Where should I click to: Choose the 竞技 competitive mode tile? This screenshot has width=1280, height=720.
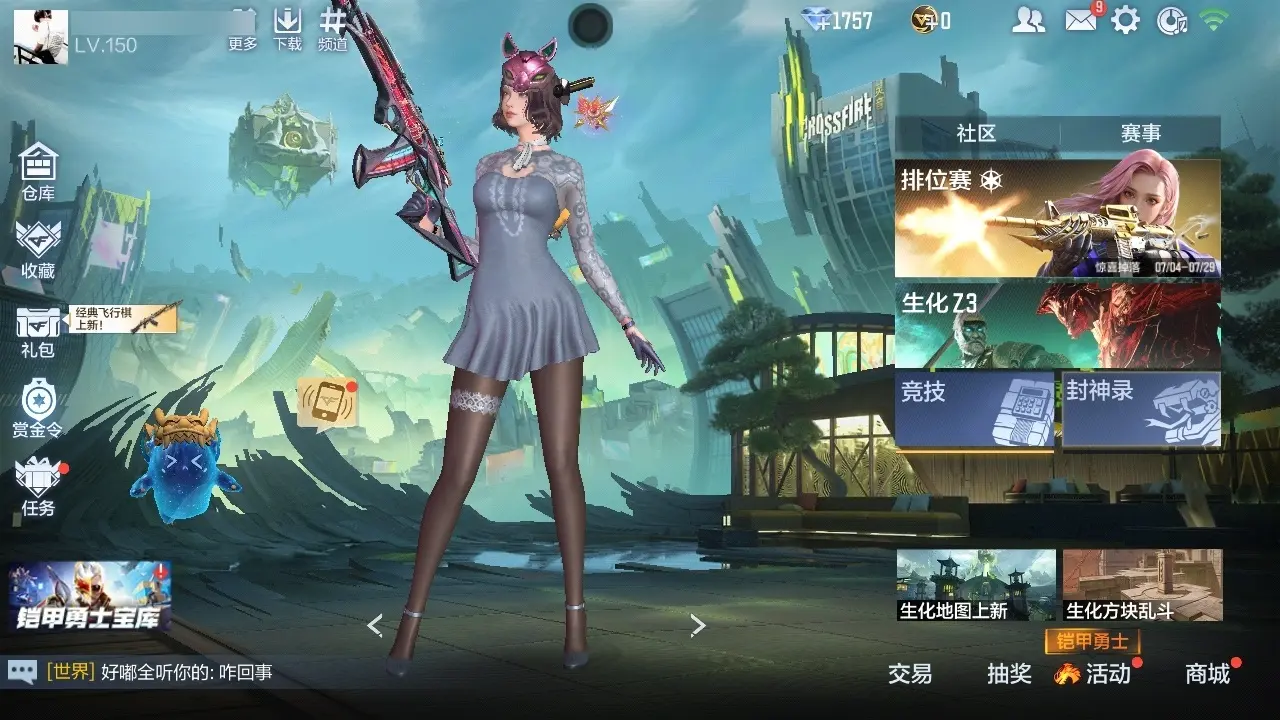pos(974,408)
